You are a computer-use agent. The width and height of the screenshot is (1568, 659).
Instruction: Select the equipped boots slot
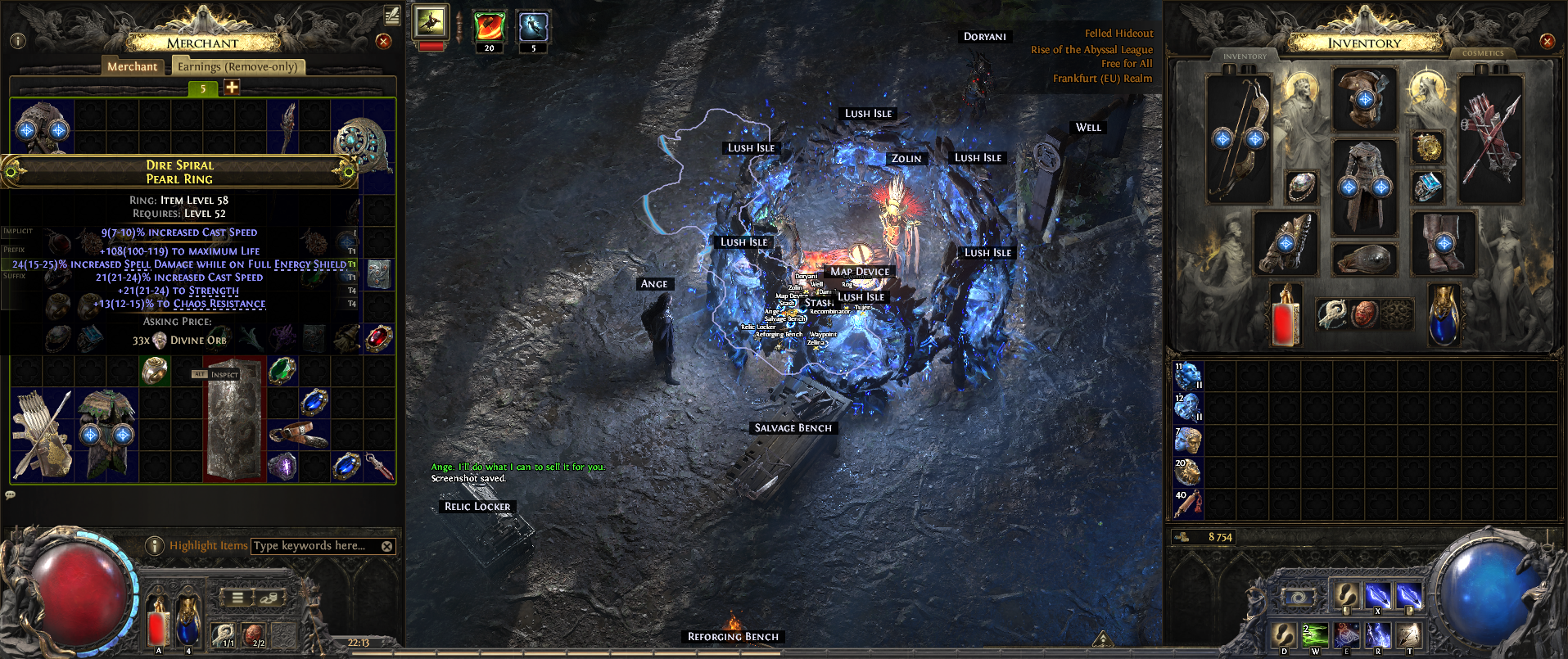1444,242
